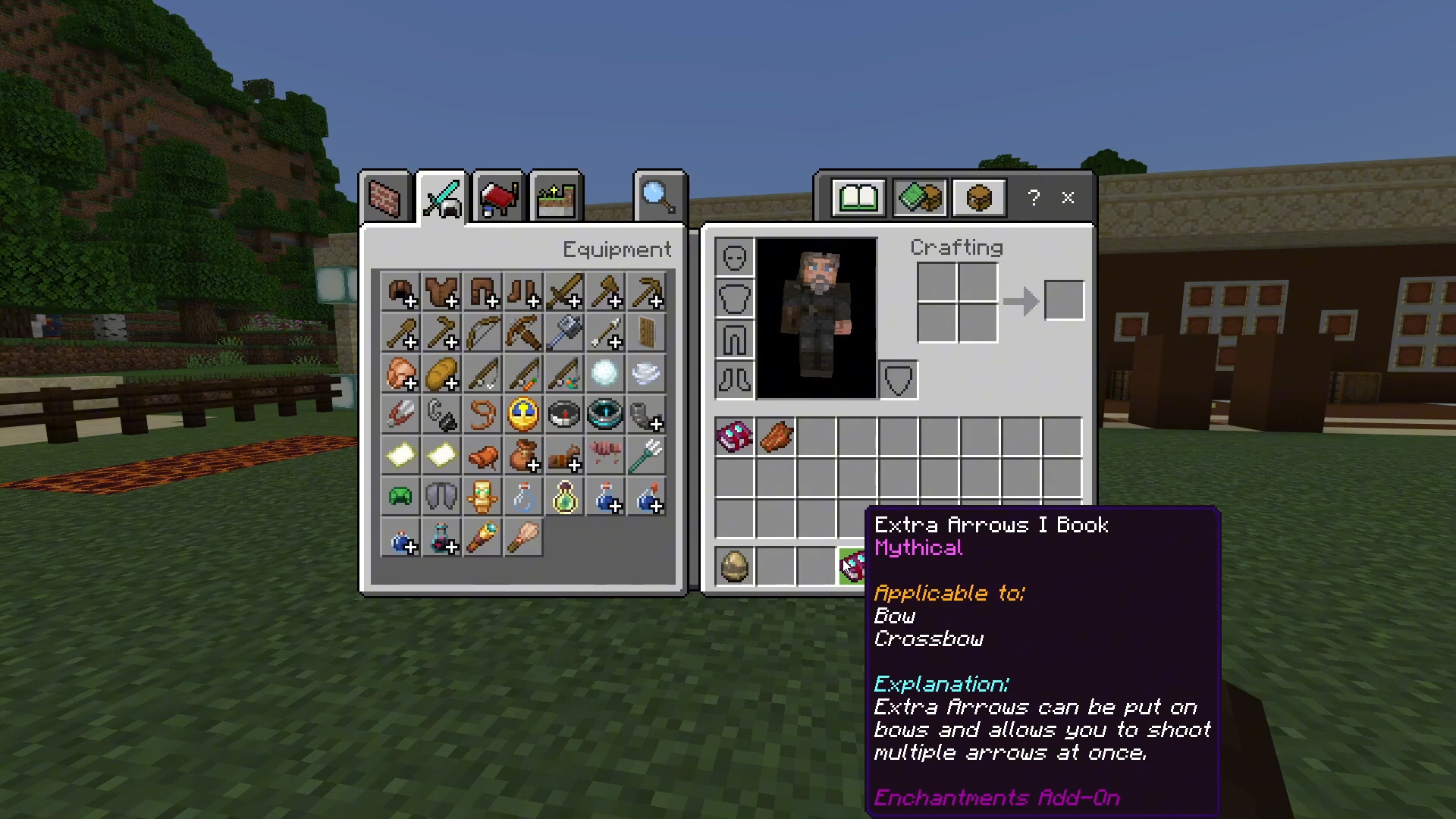Open the Construction tab with brick icon
Screen dimensions: 1456x819
pos(384,199)
